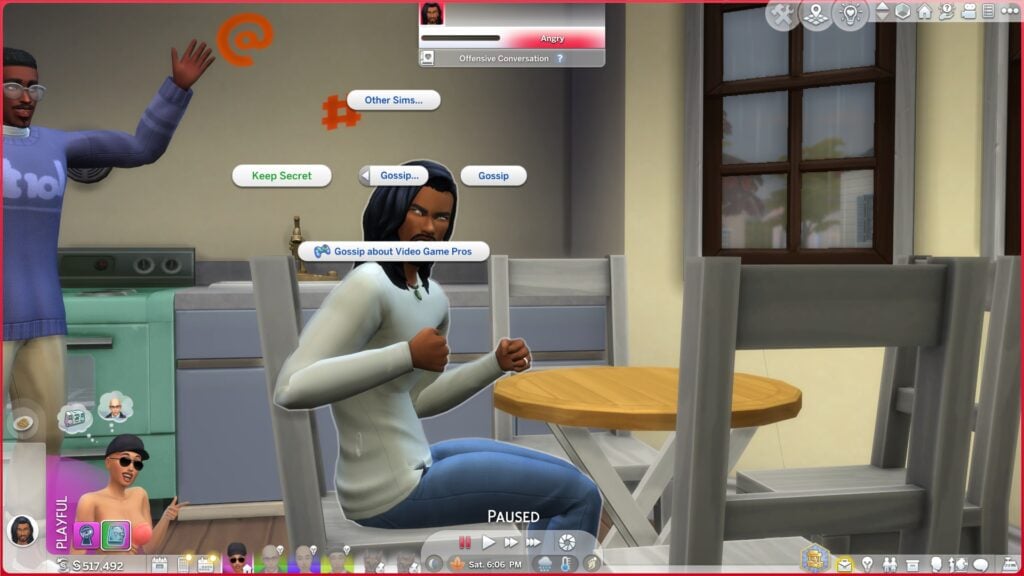The image size is (1024, 576).
Task: Pick the Gossip interaction bubble
Action: tap(493, 176)
